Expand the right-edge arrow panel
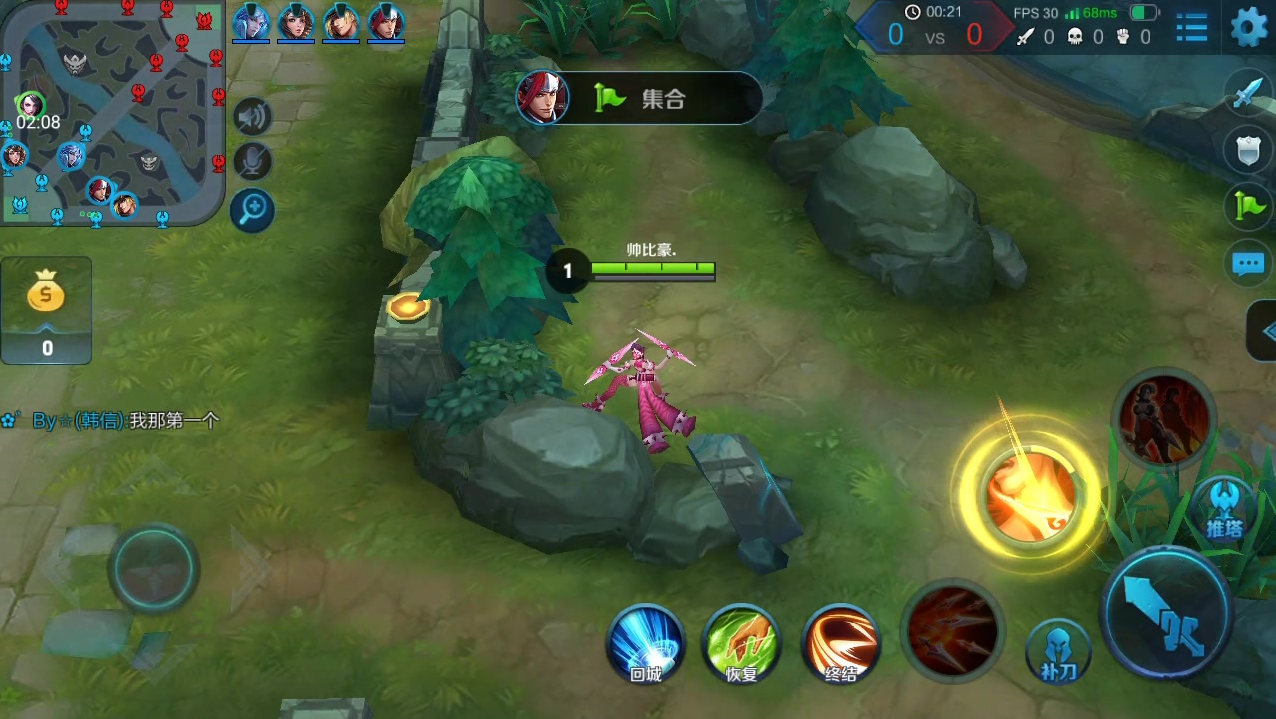 [1264, 331]
